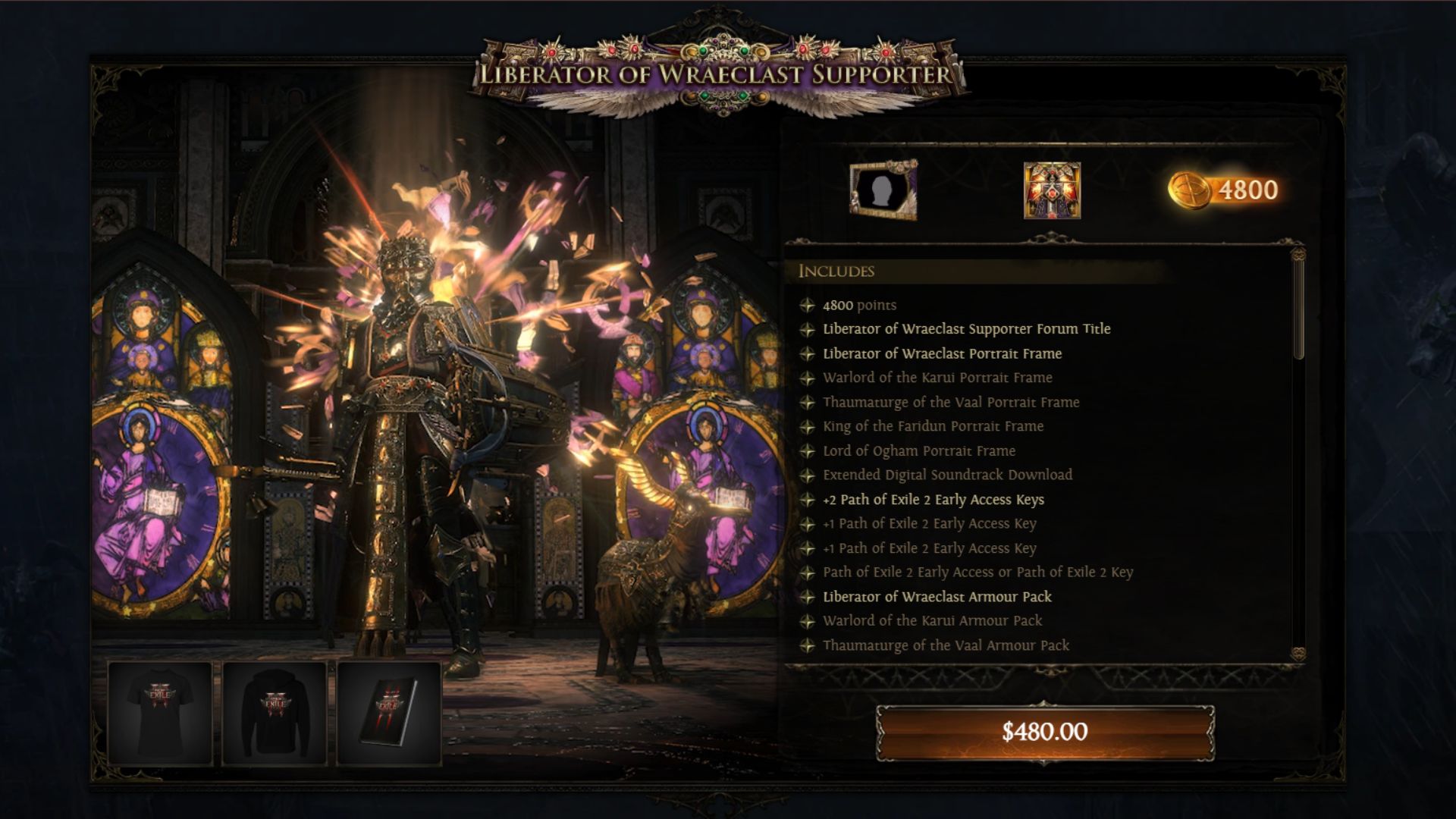1456x819 pixels.
Task: Select Lord of Ogham Portrait Frame
Action: pos(919,450)
